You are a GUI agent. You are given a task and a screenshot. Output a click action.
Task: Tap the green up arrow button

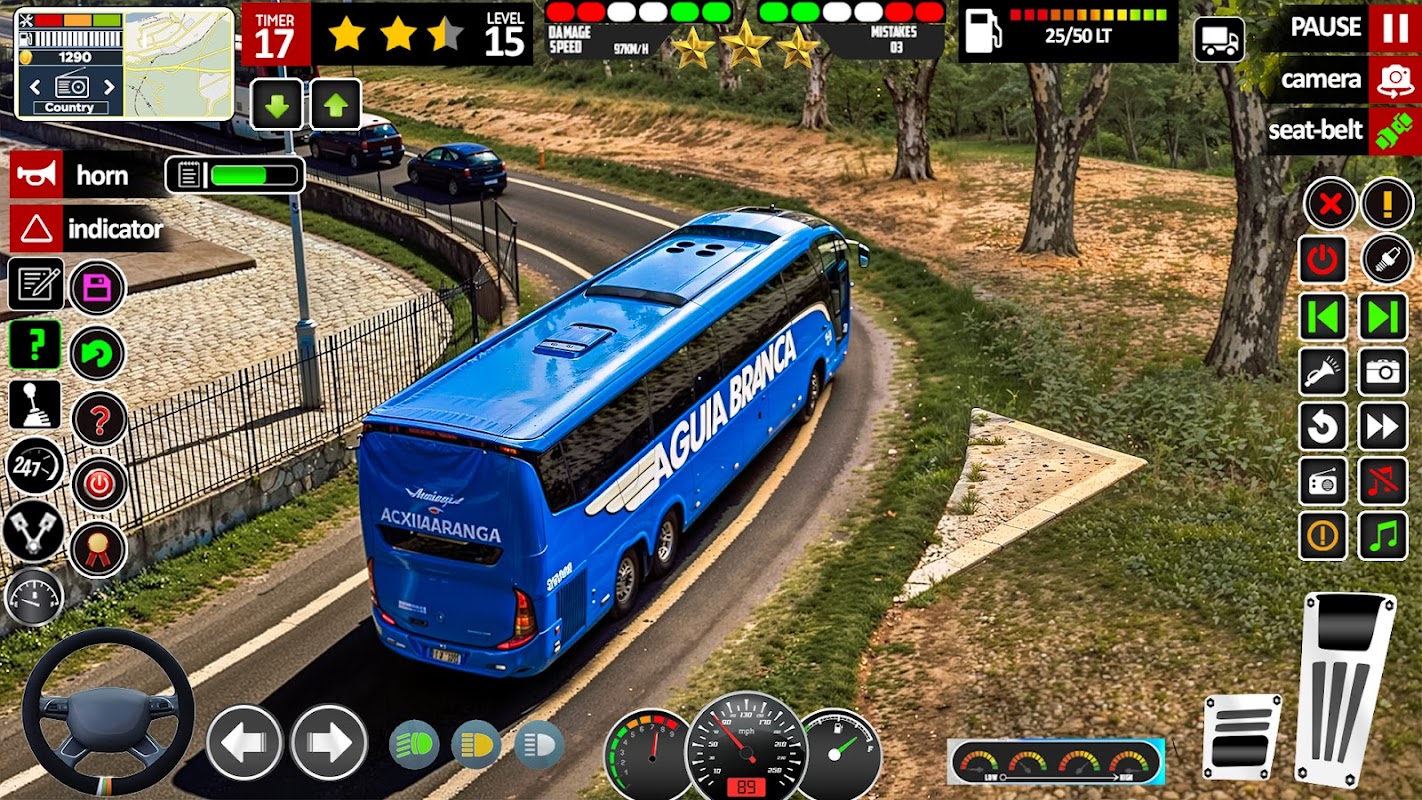tap(336, 104)
